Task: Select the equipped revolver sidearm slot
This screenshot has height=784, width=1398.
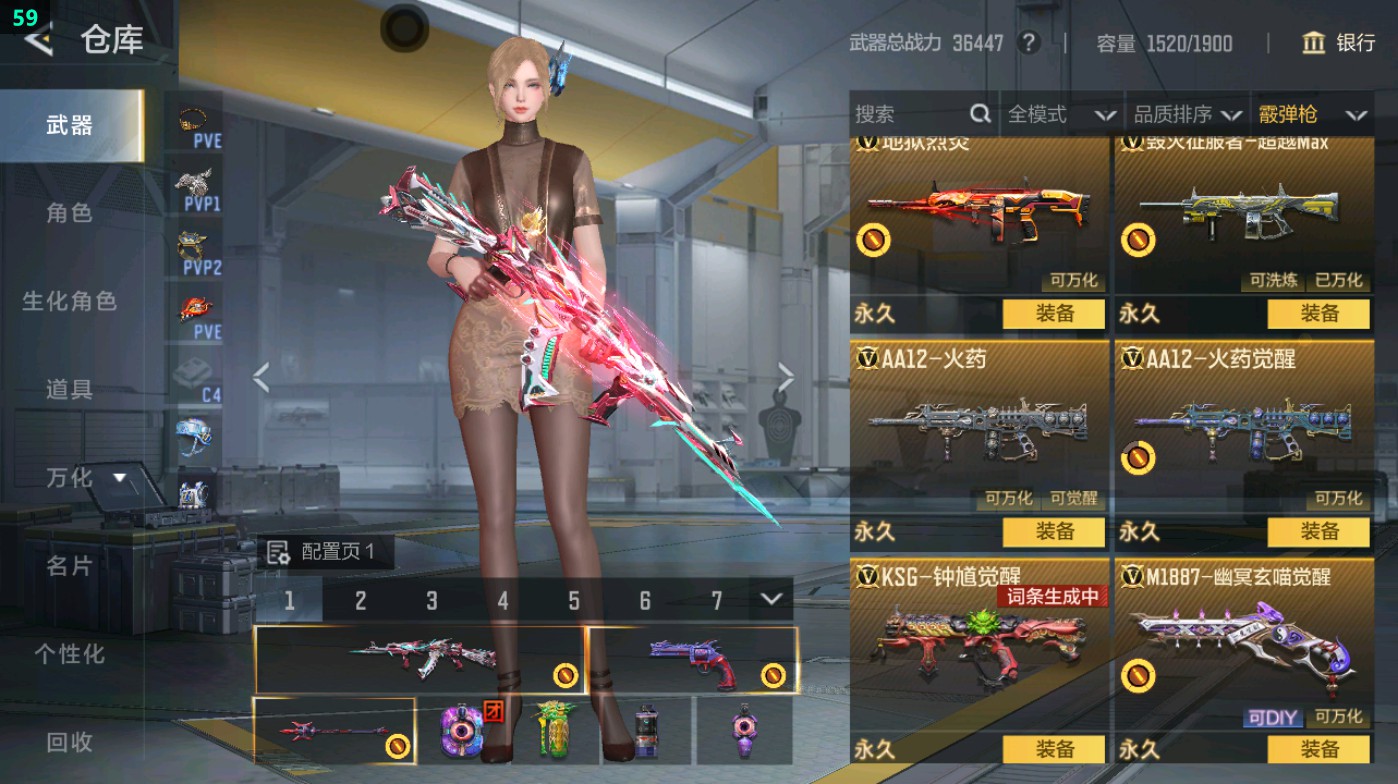Action: 693,660
